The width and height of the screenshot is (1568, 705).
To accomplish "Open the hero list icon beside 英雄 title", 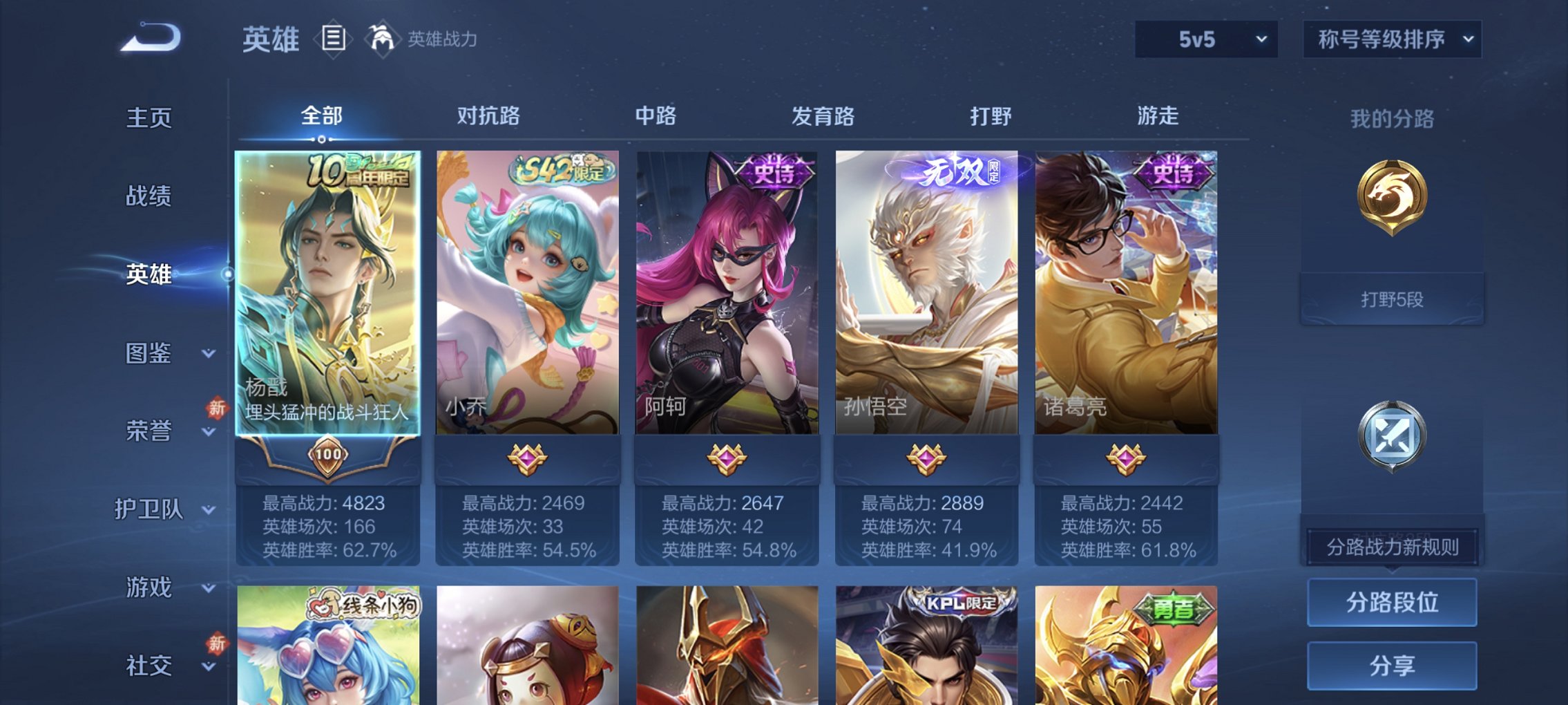I will (x=334, y=39).
